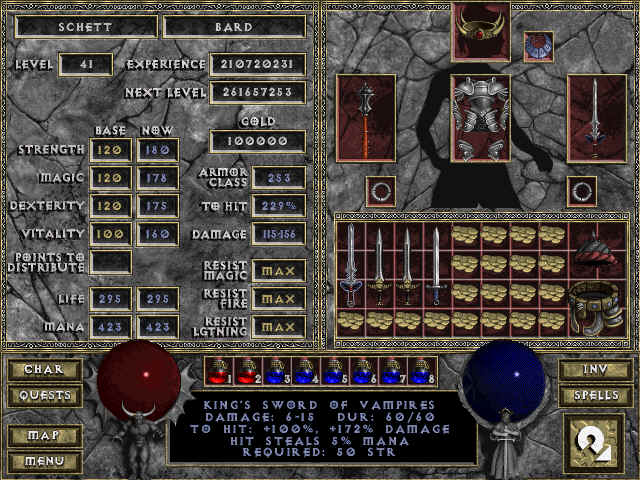The width and height of the screenshot is (640, 480).
Task: Close the character panel with CHAR button
Action: click(43, 370)
